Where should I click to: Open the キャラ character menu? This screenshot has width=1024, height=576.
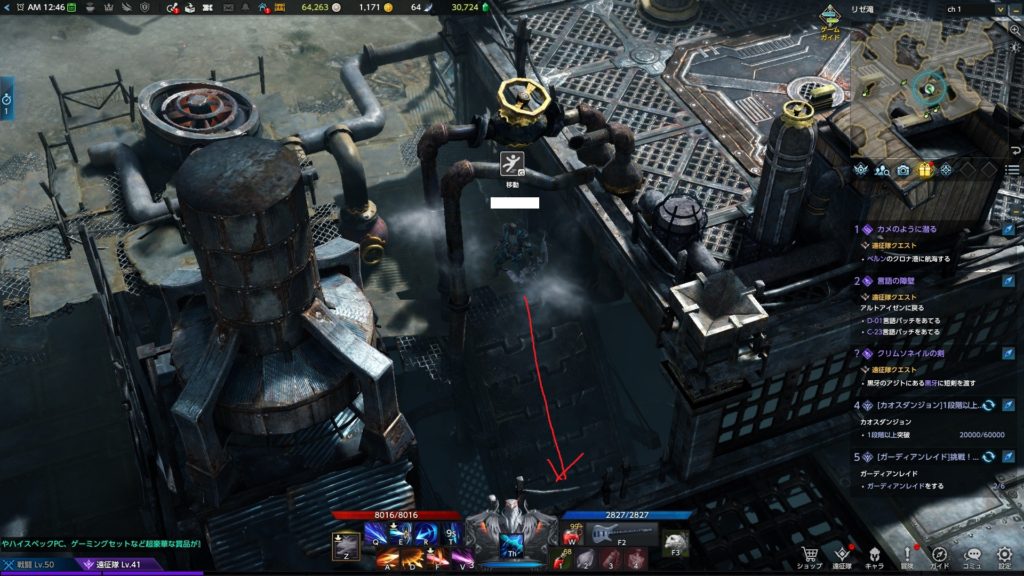coord(873,555)
